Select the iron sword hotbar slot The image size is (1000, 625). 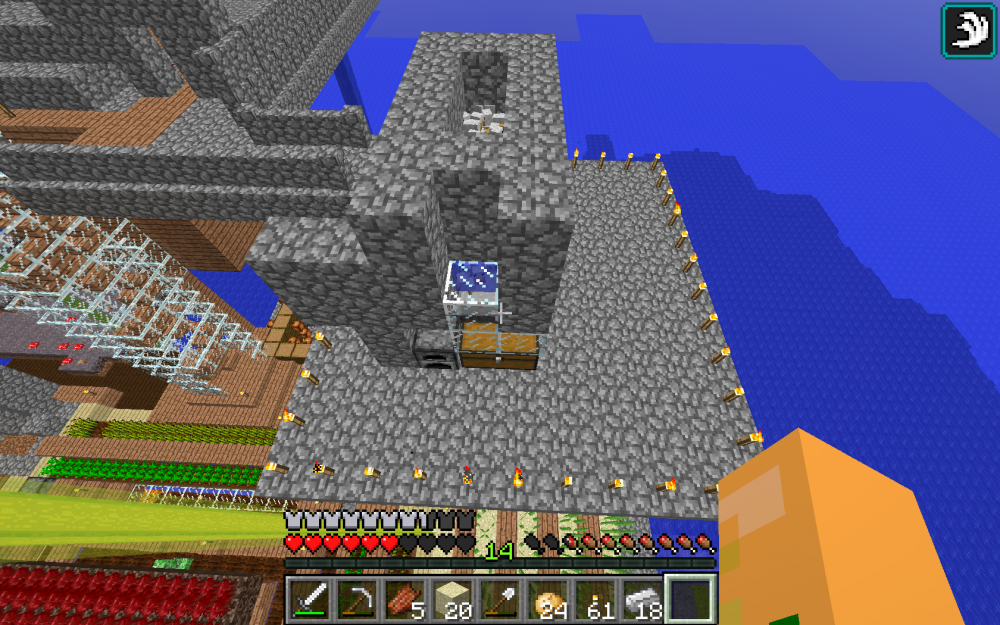pyautogui.click(x=310, y=598)
